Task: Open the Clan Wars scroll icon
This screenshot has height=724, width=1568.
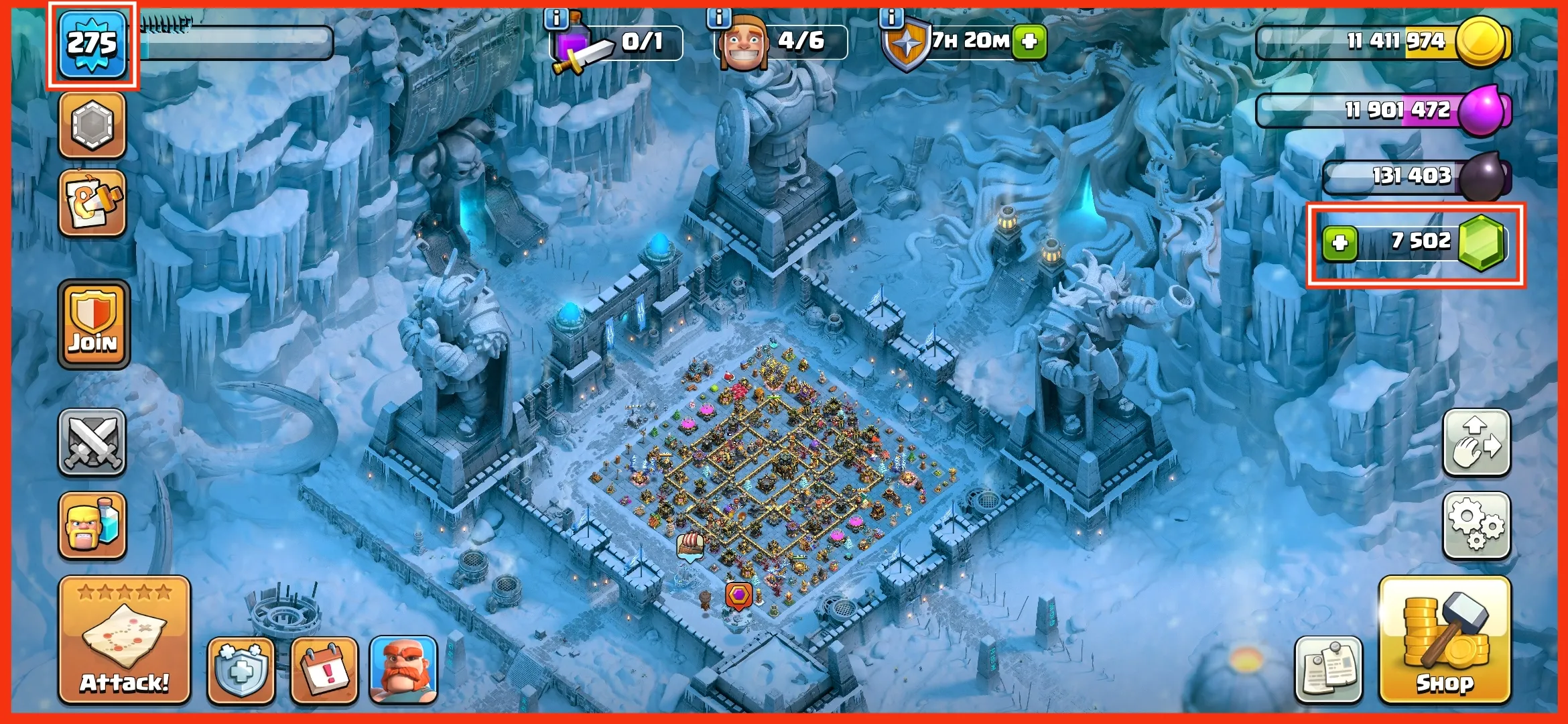Action: pos(92,201)
